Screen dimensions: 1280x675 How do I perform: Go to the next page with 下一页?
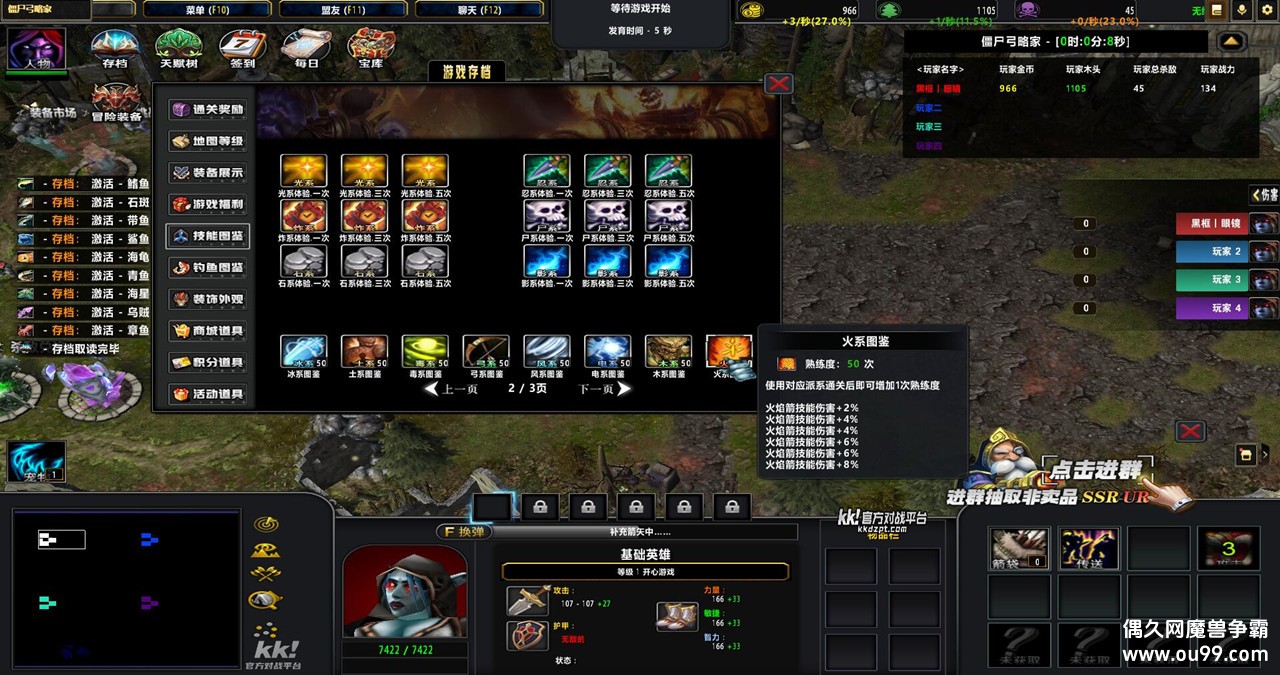(x=604, y=389)
